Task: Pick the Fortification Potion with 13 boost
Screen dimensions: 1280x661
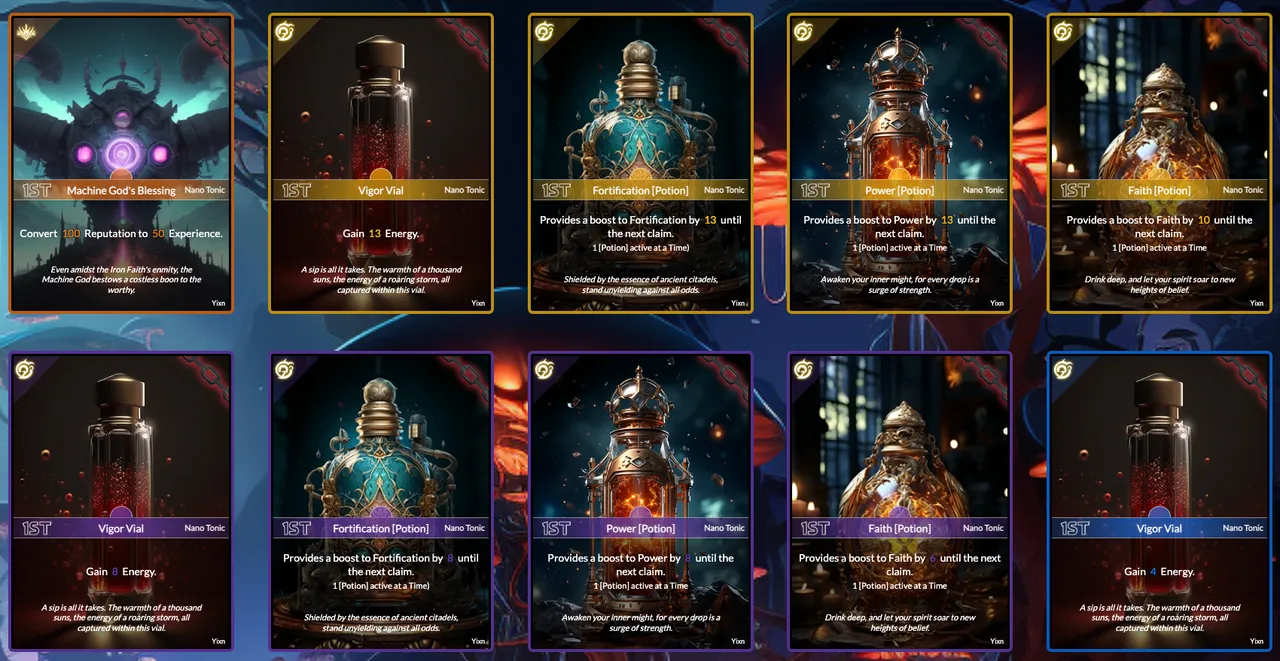Action: pyautogui.click(x=640, y=163)
